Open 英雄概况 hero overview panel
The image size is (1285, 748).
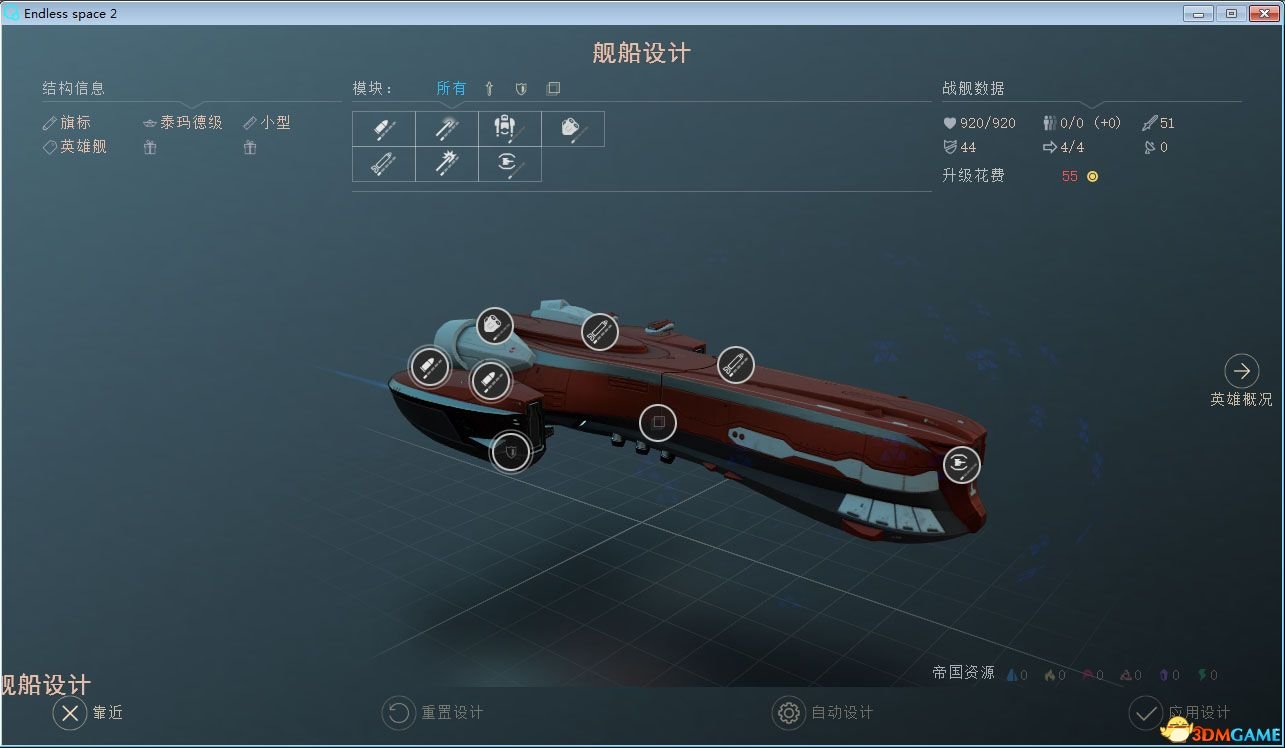tap(1241, 372)
